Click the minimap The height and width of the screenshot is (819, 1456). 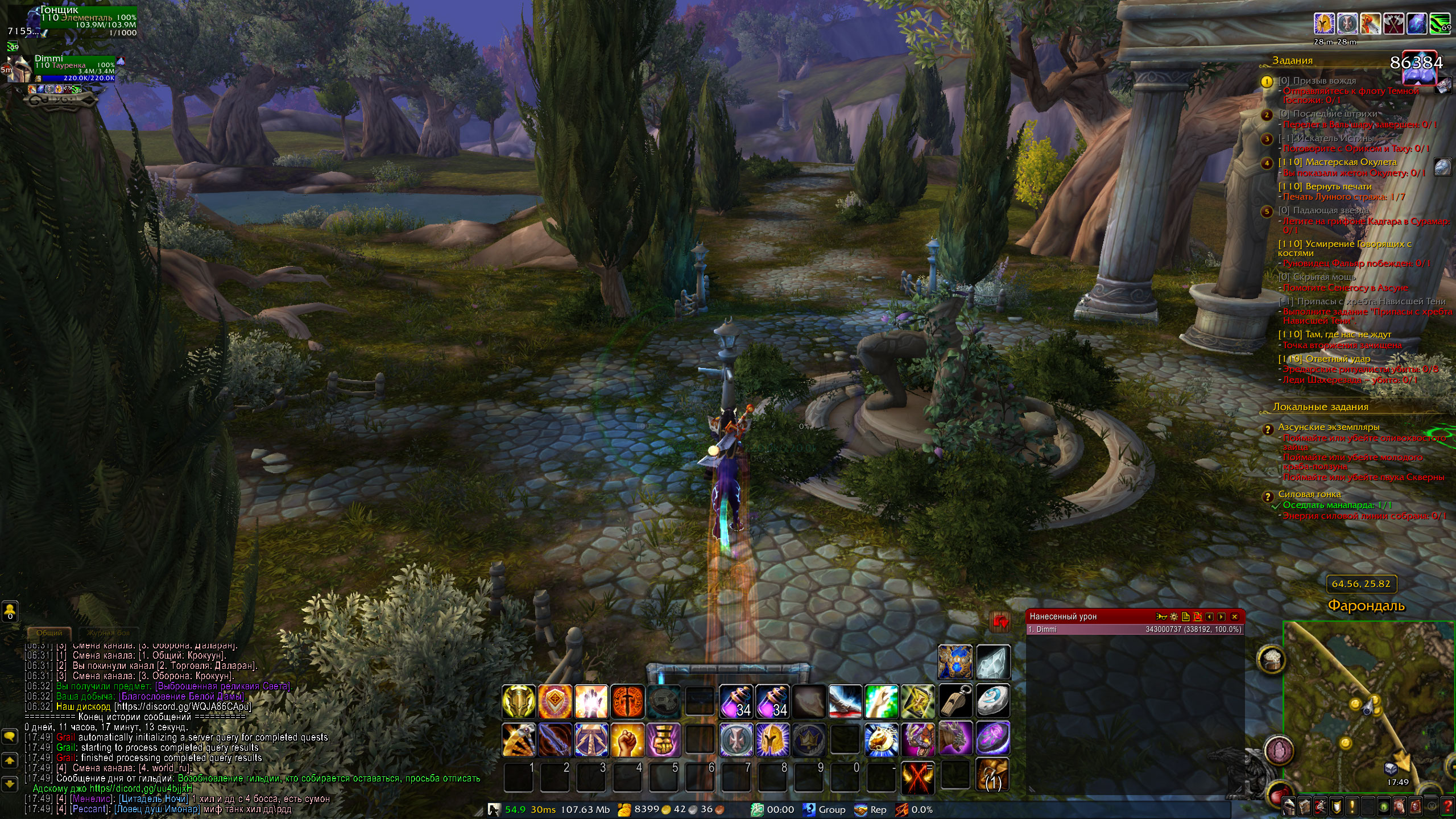(x=1365, y=705)
